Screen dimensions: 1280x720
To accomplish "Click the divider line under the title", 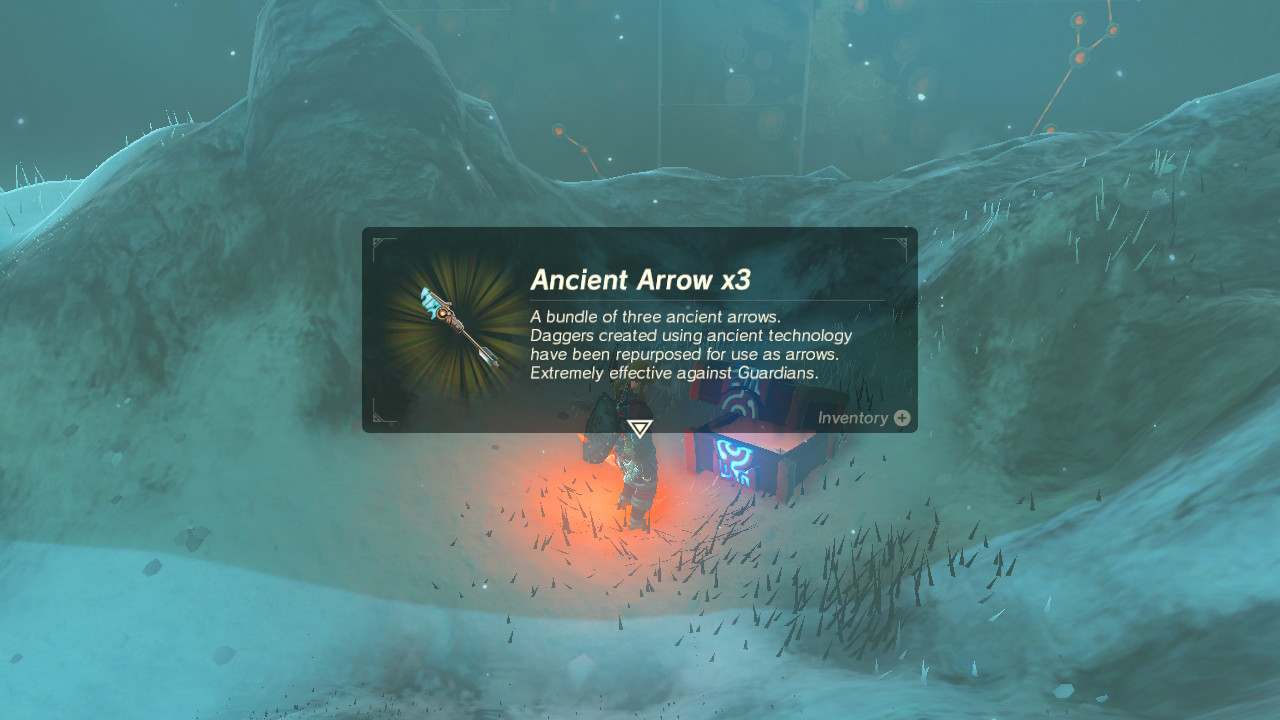I will (712, 297).
